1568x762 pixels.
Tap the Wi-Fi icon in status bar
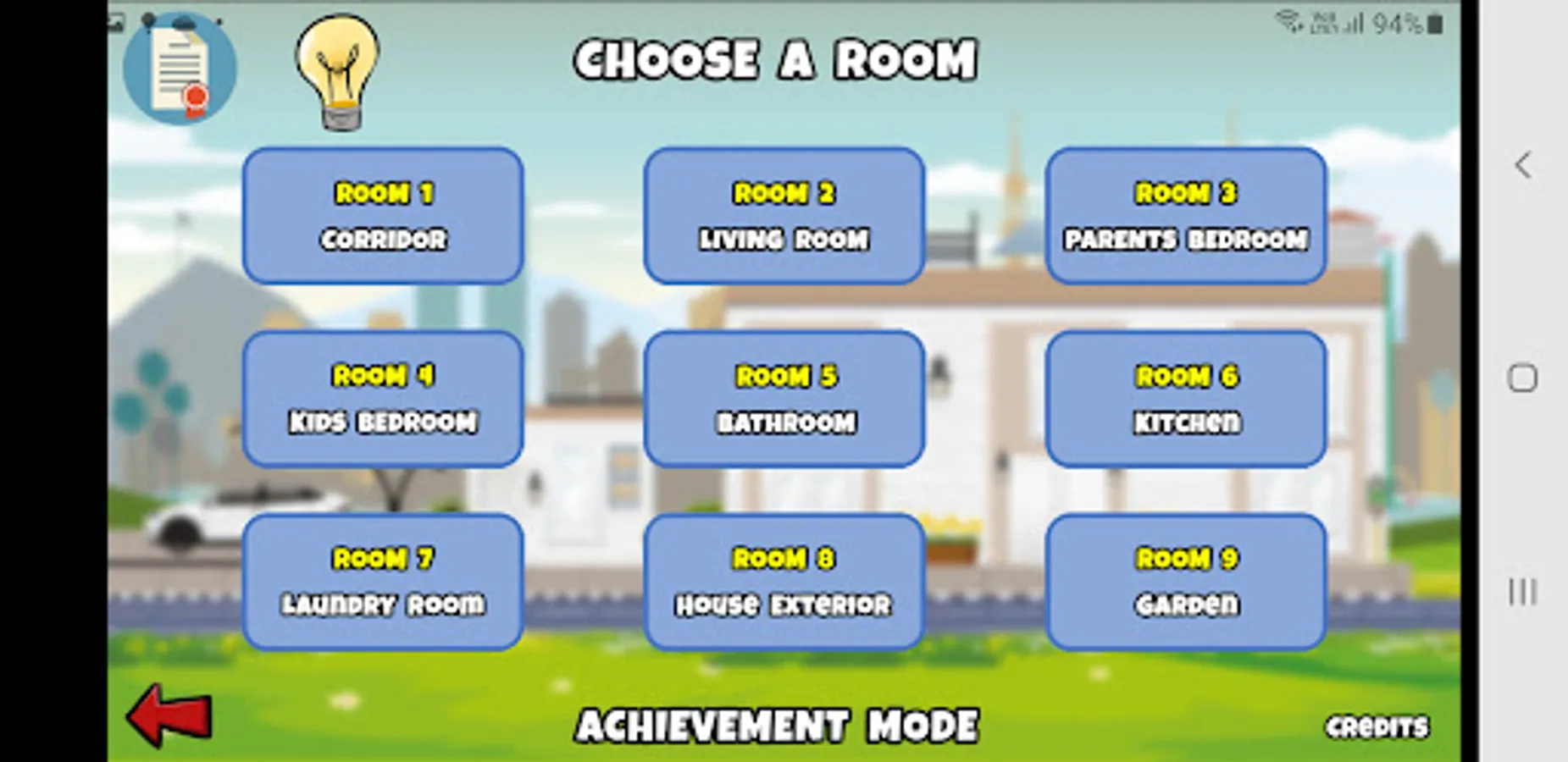(1290, 24)
